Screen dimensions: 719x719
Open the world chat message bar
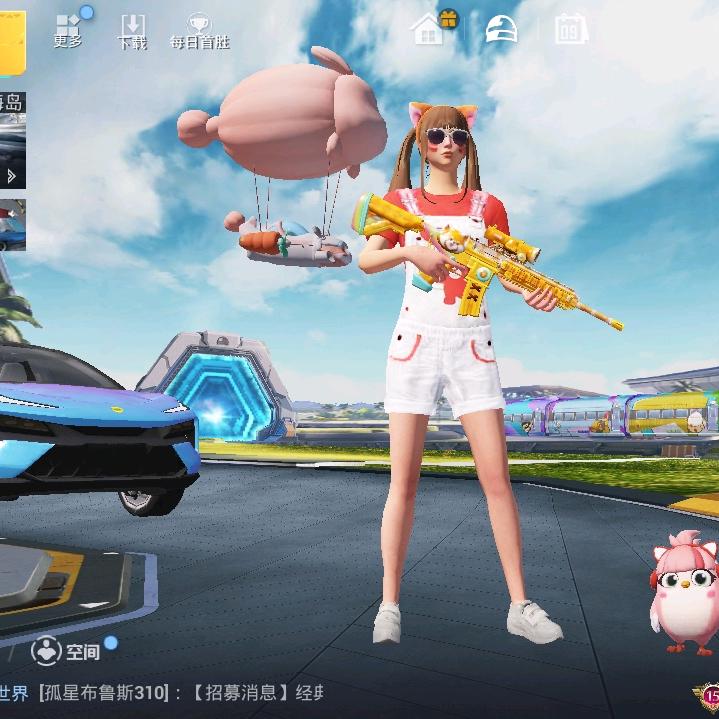point(170,692)
